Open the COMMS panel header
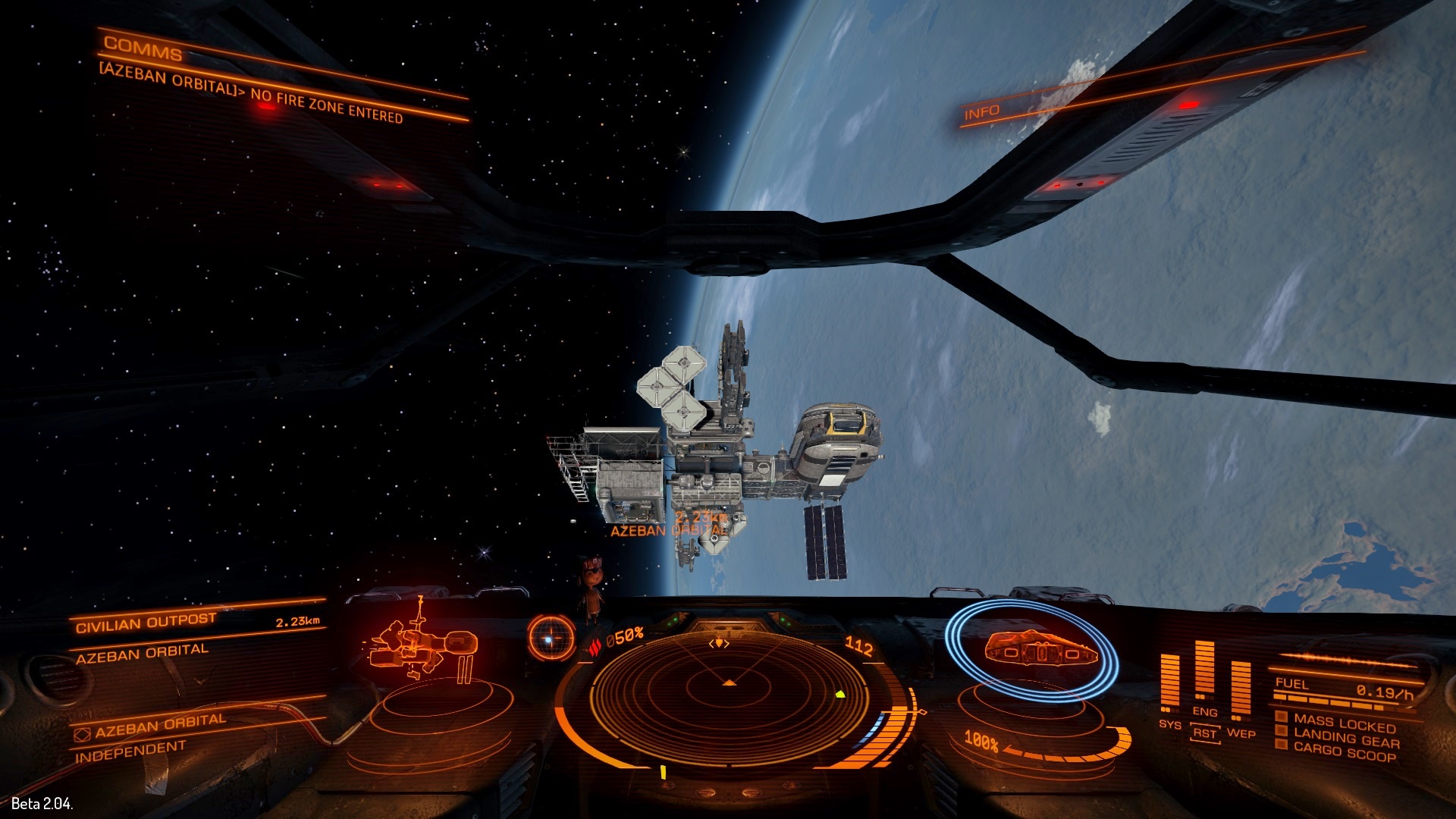 [143, 47]
